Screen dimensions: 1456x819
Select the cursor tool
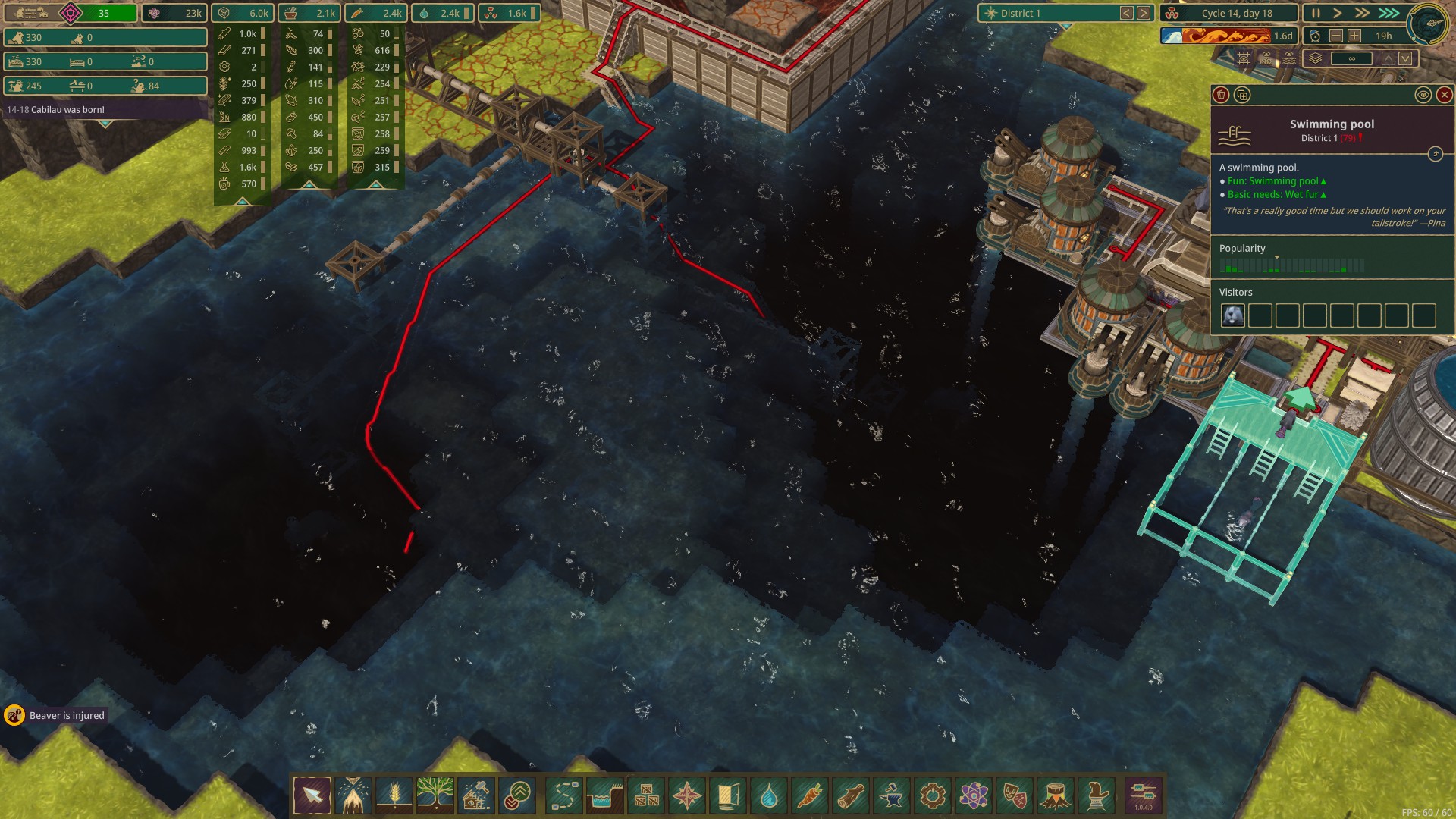(312, 795)
